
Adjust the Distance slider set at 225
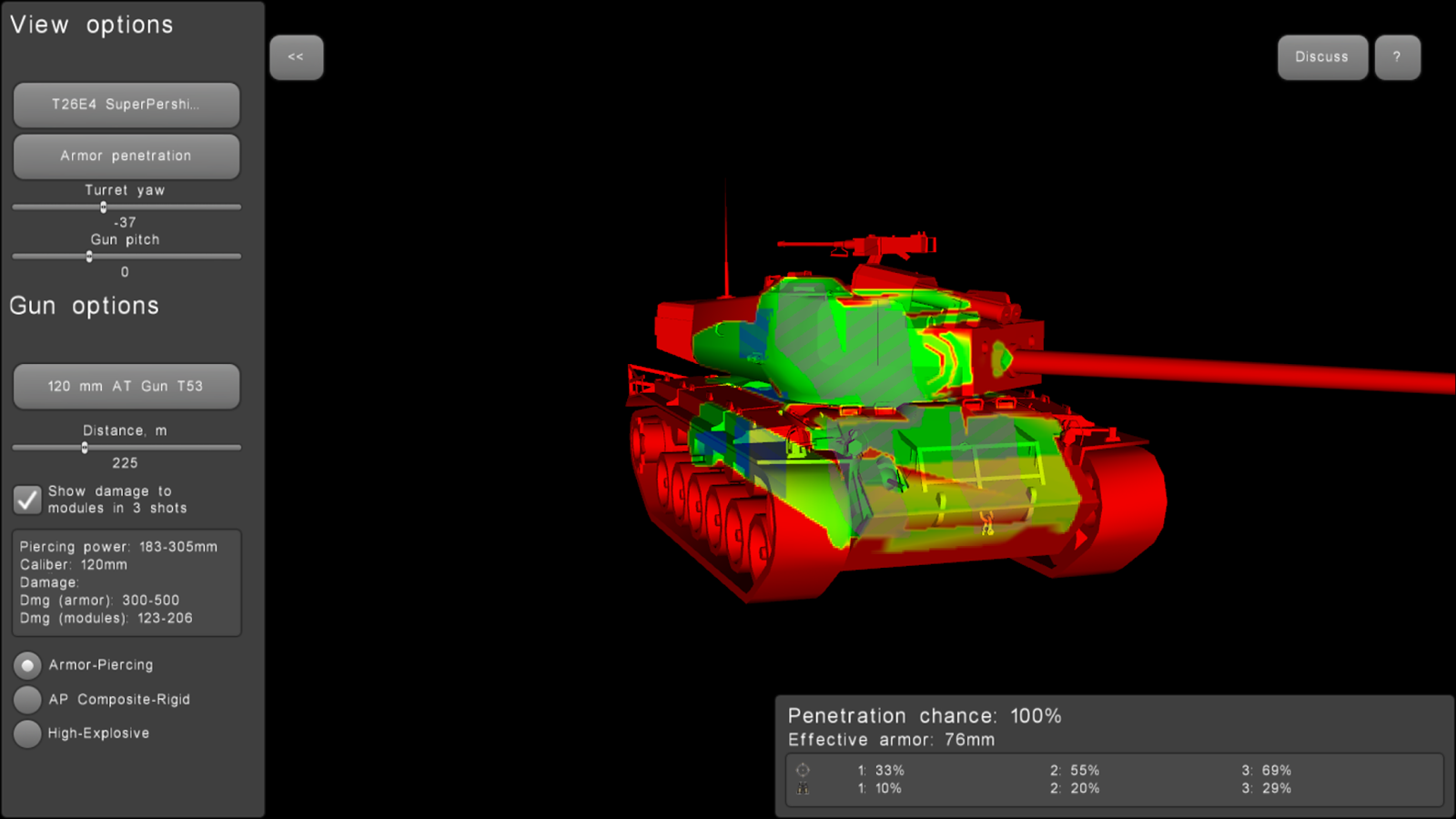85,447
